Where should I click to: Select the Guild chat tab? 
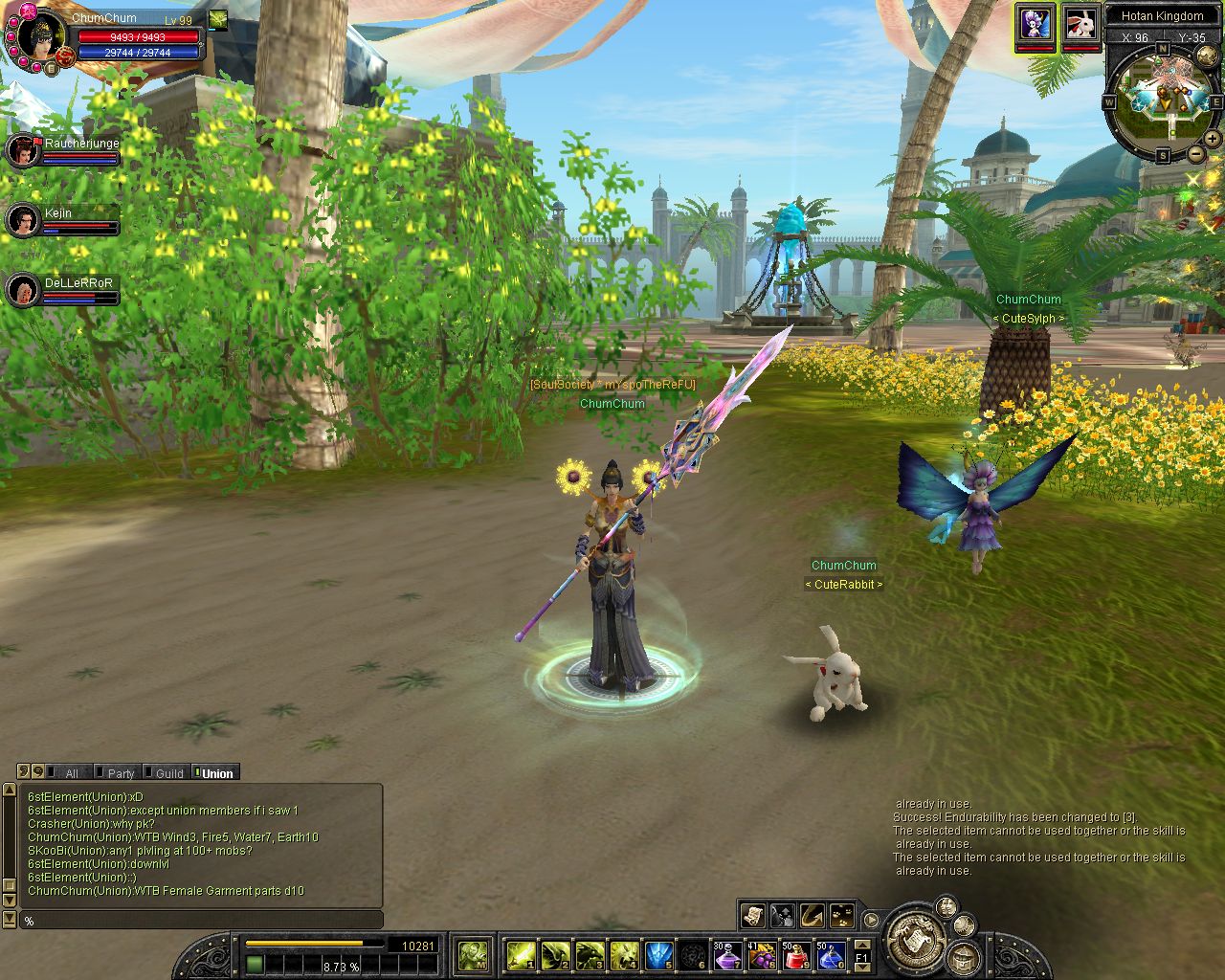coord(168,773)
